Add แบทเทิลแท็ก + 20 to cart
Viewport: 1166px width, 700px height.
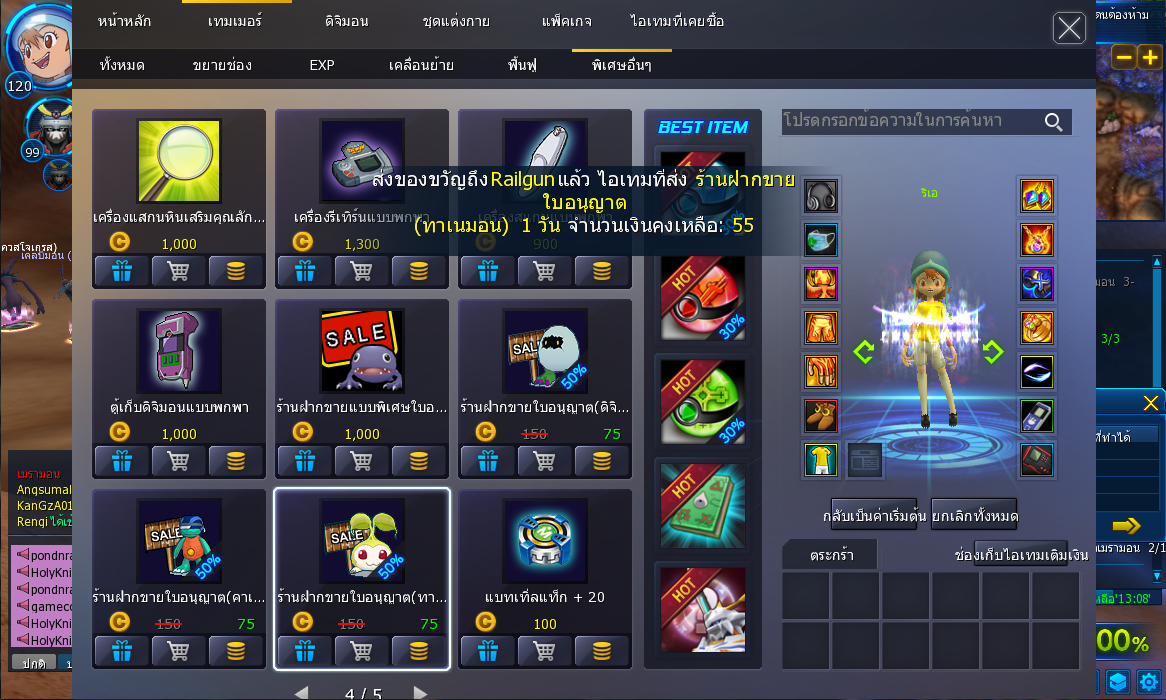tap(545, 652)
